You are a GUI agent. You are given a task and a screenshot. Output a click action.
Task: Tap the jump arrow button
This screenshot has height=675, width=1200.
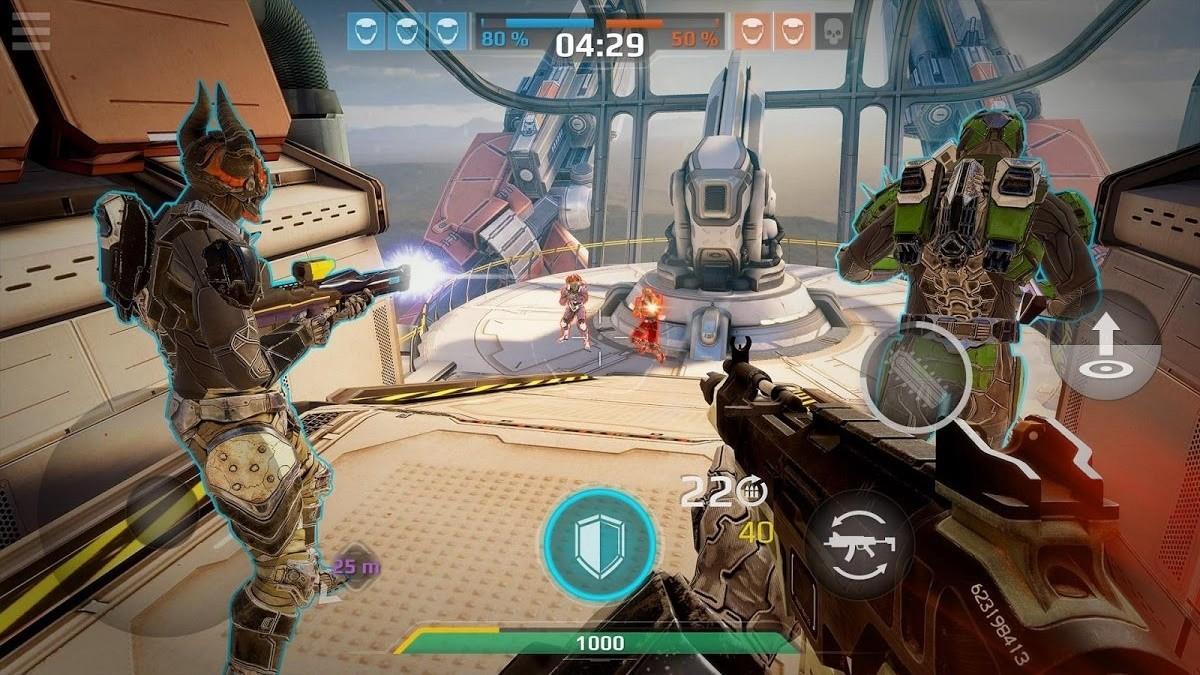[1105, 345]
